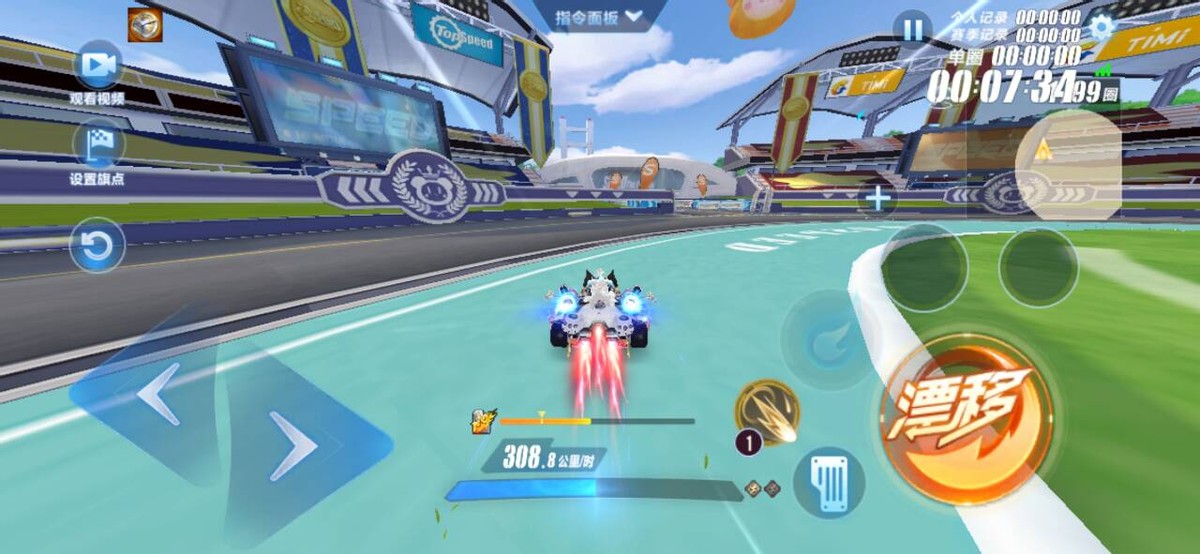
Task: Open the 观看视频 watch video button
Action: (98, 66)
